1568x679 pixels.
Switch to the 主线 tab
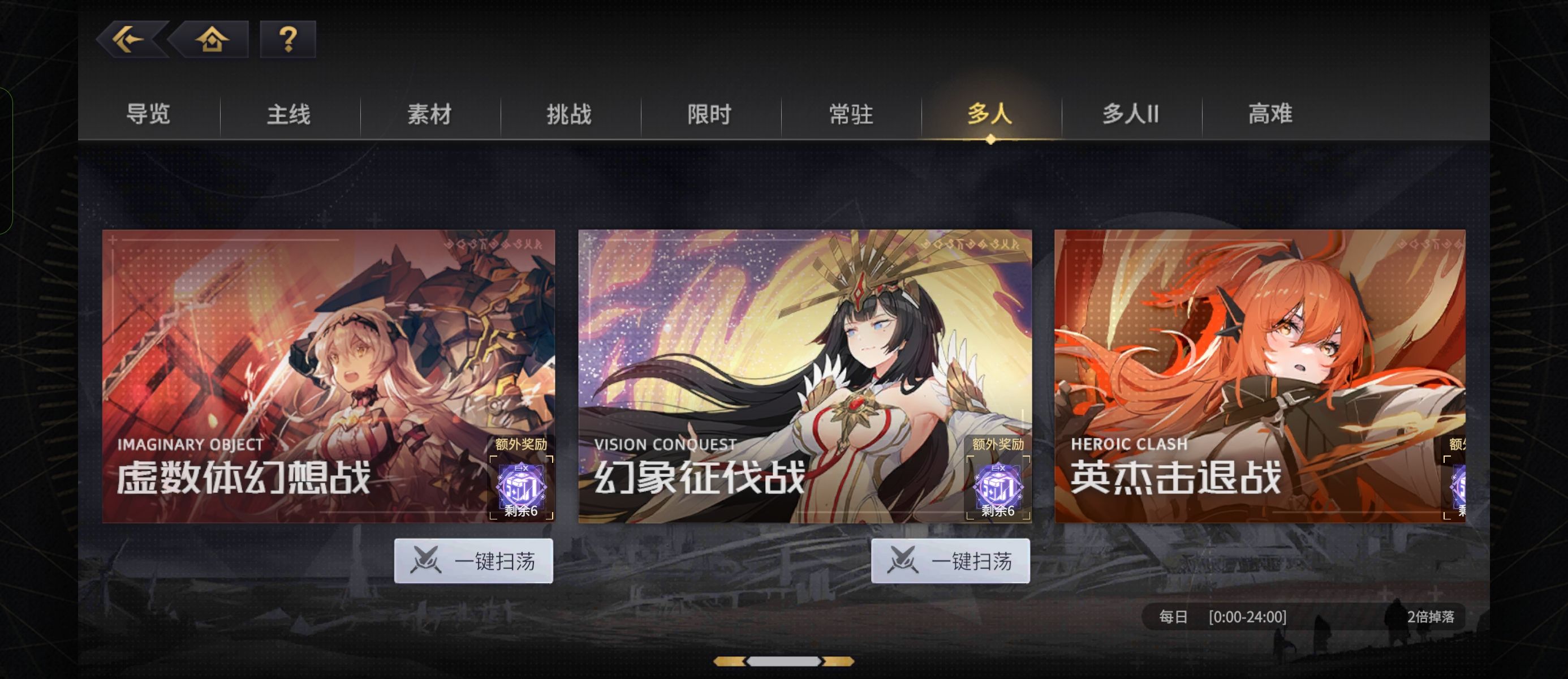click(288, 114)
